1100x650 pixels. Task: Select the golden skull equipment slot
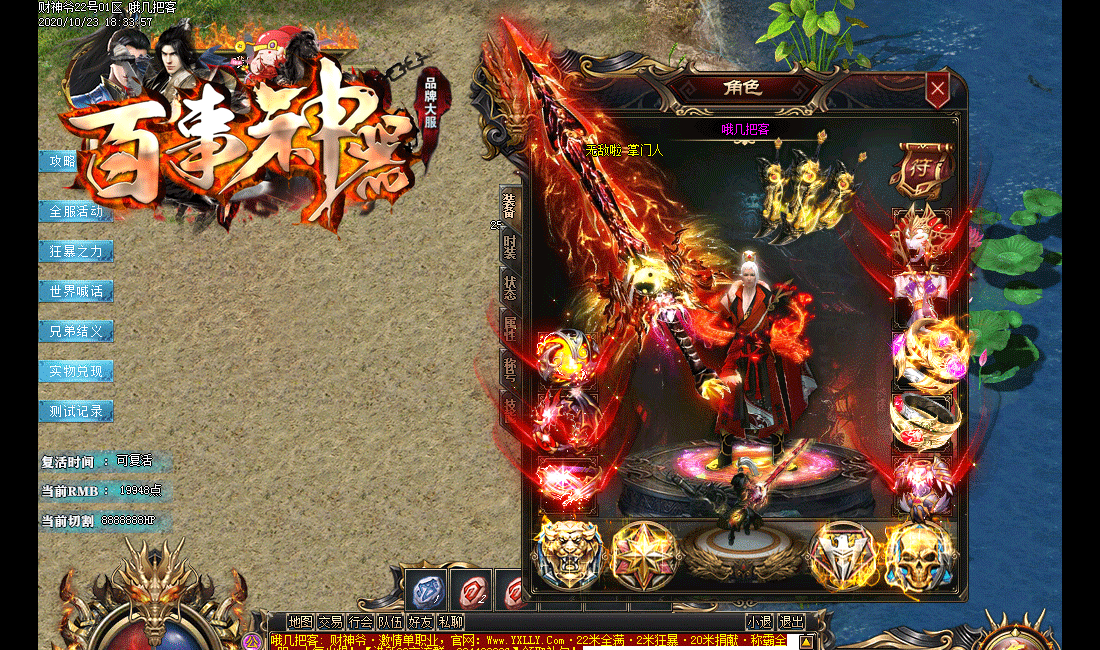[x=918, y=556]
